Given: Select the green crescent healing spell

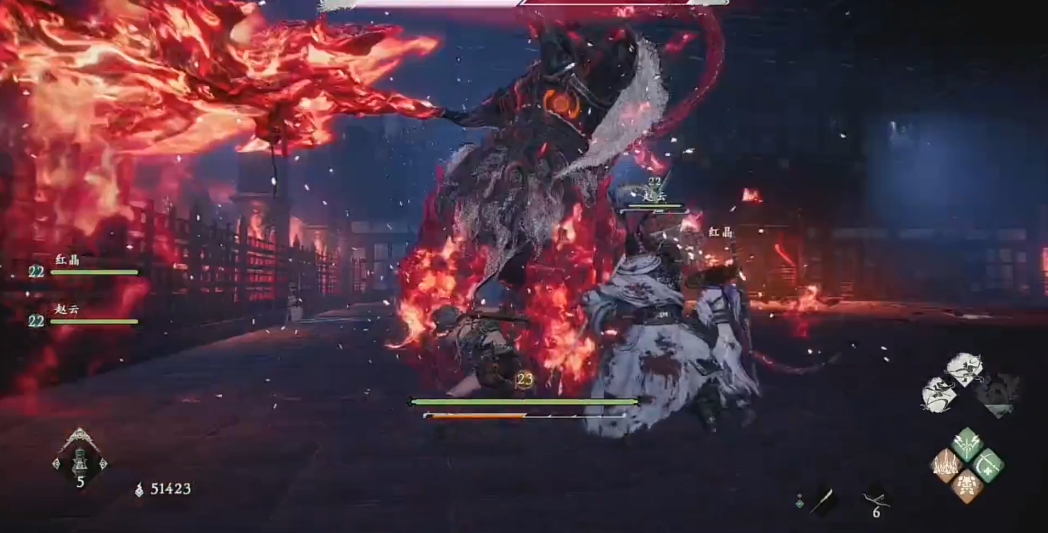Looking at the screenshot, I should pyautogui.click(x=988, y=465).
